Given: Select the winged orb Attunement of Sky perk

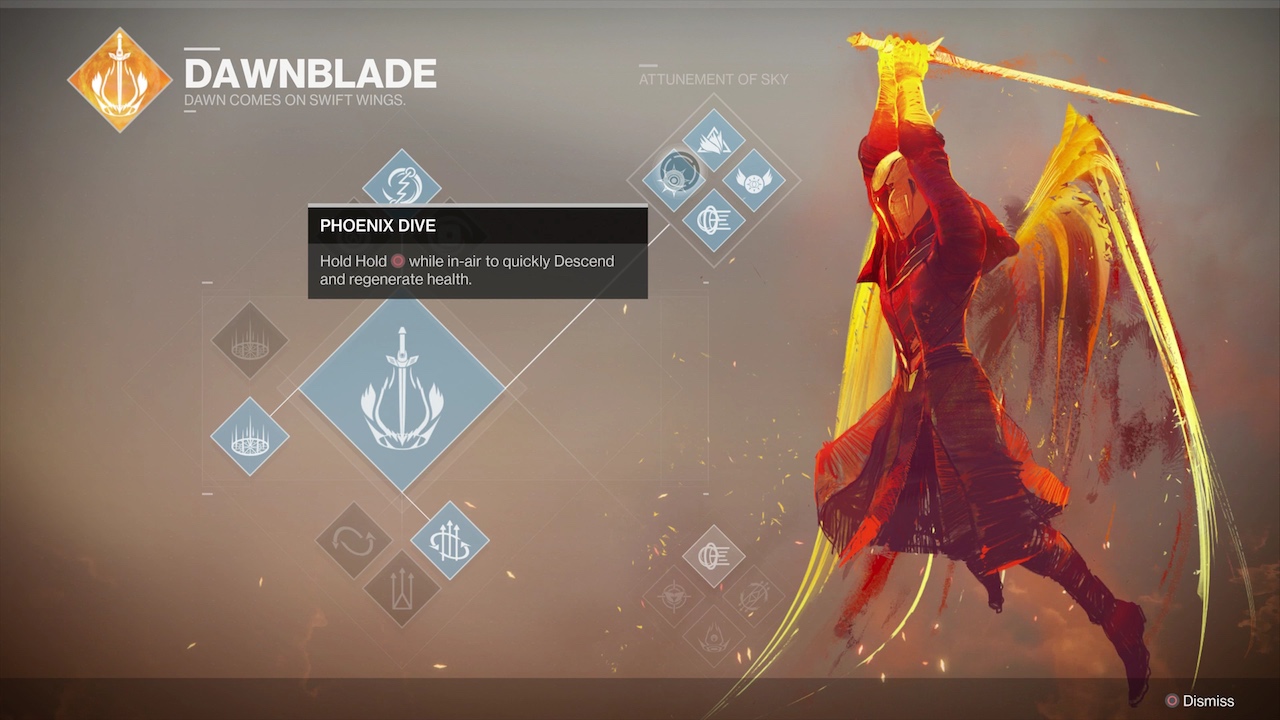Looking at the screenshot, I should click(x=753, y=181).
